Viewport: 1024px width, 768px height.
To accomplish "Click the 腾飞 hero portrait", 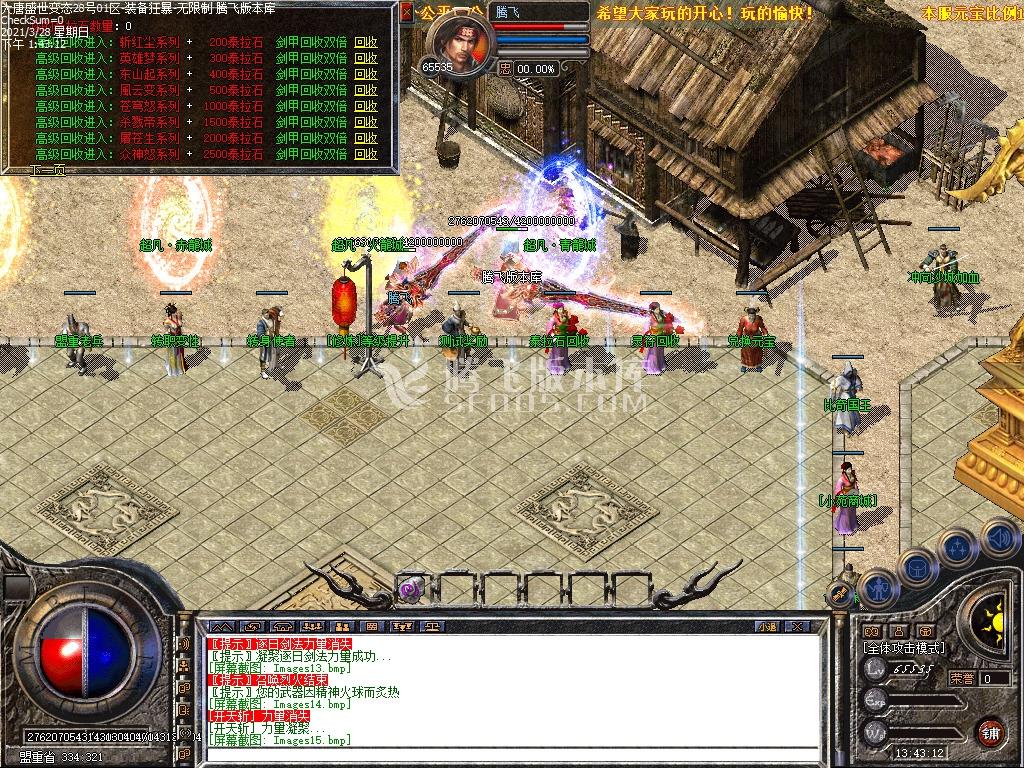I will pyautogui.click(x=463, y=45).
